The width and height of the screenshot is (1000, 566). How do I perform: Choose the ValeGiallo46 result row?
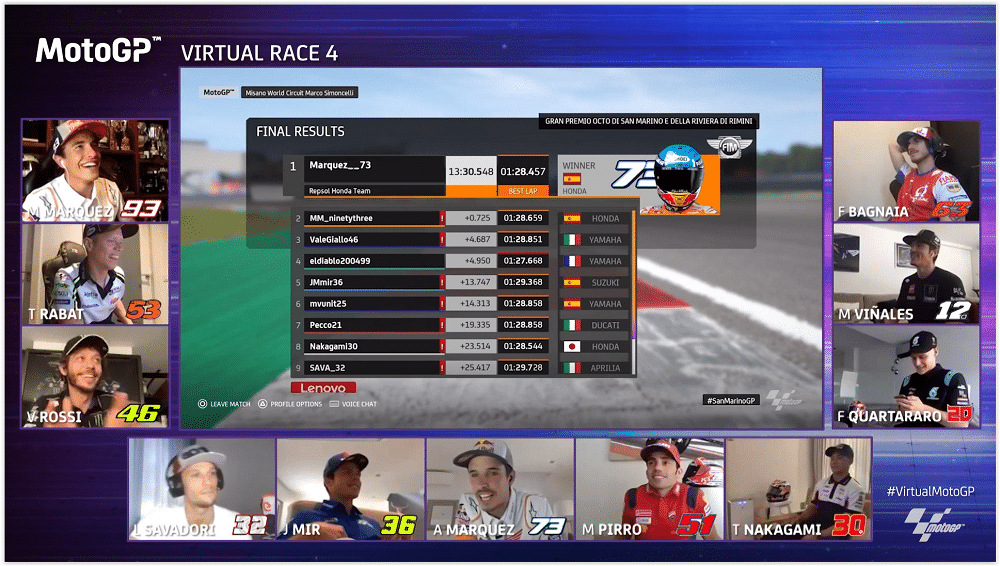(460, 240)
